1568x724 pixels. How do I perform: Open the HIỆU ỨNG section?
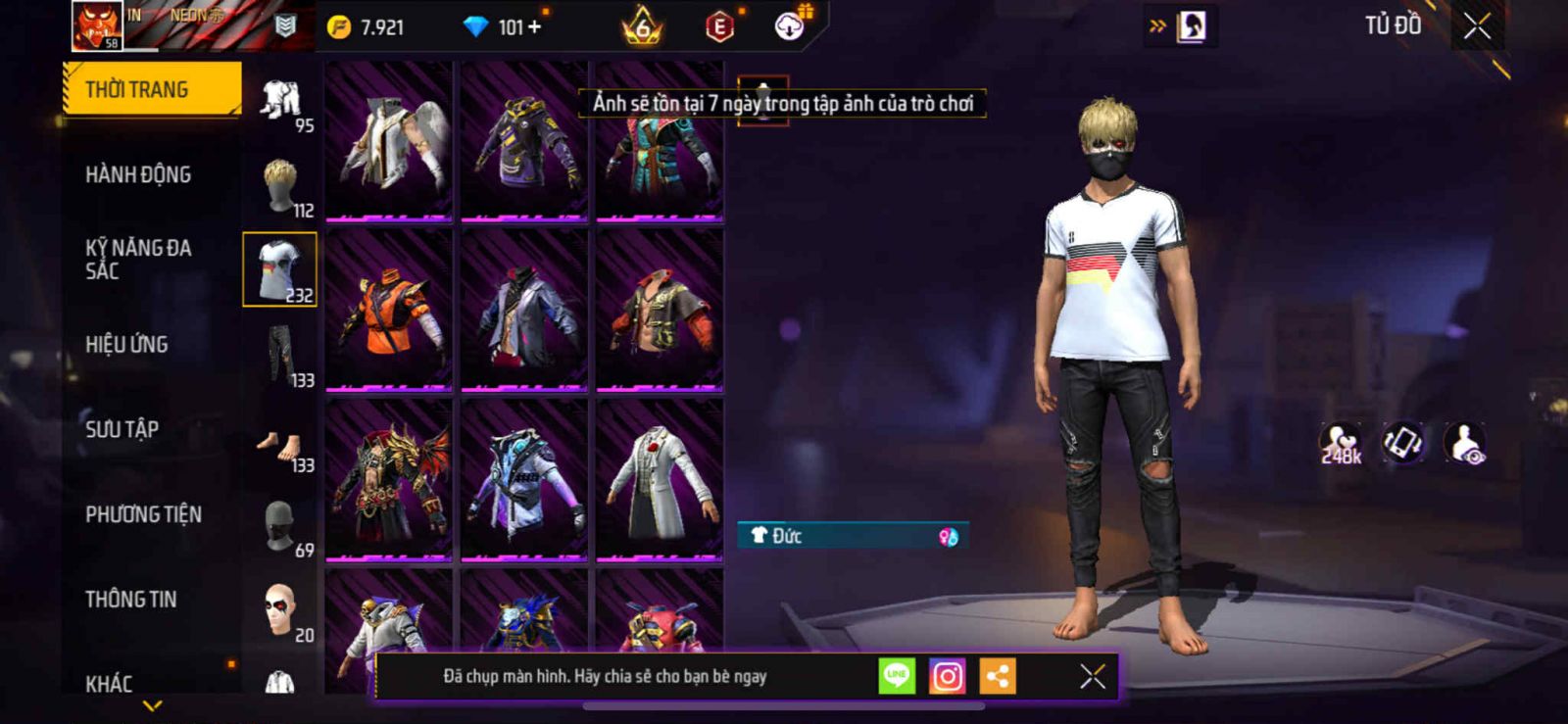pyautogui.click(x=126, y=344)
